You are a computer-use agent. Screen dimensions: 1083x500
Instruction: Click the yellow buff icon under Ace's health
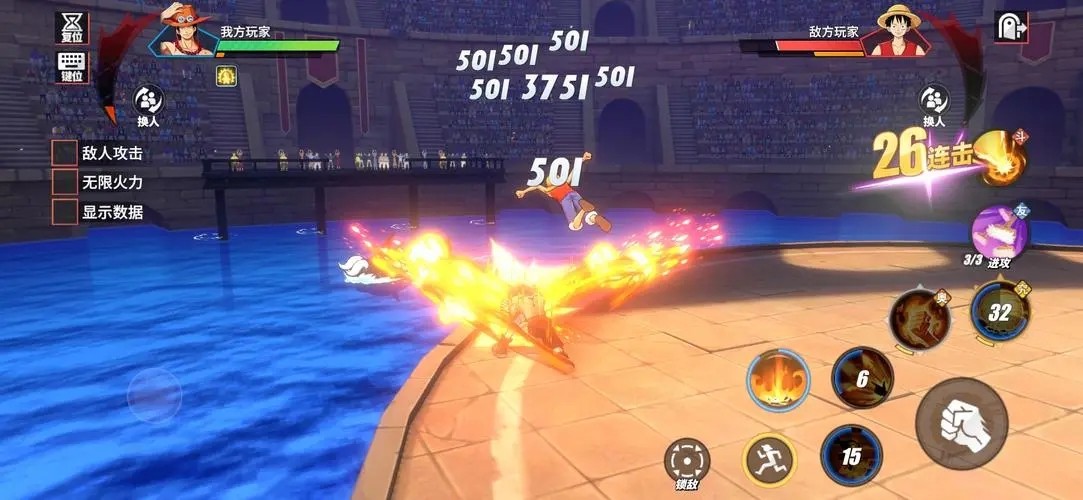pyautogui.click(x=227, y=76)
